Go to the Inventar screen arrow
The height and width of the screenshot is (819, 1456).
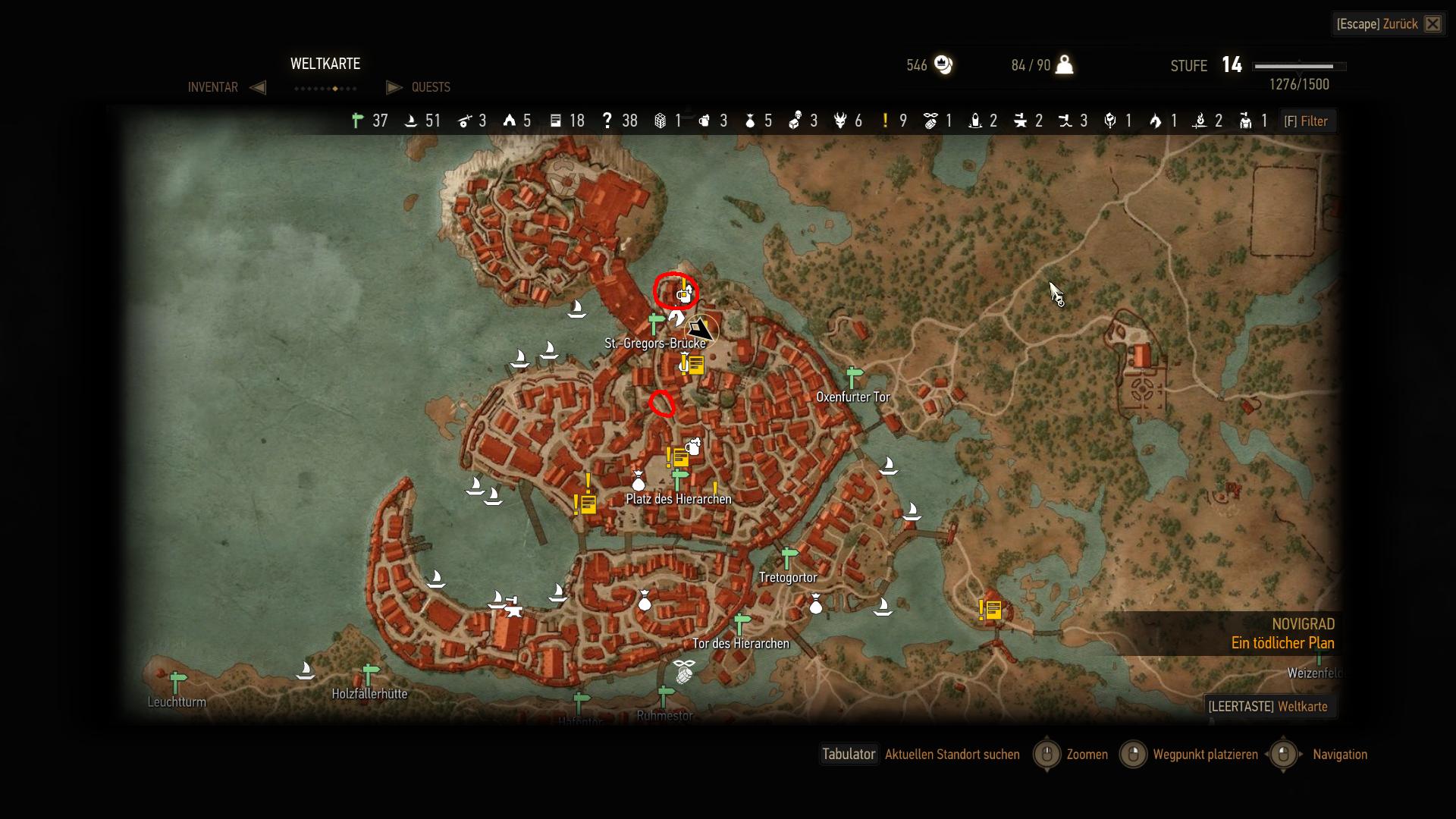click(x=258, y=87)
